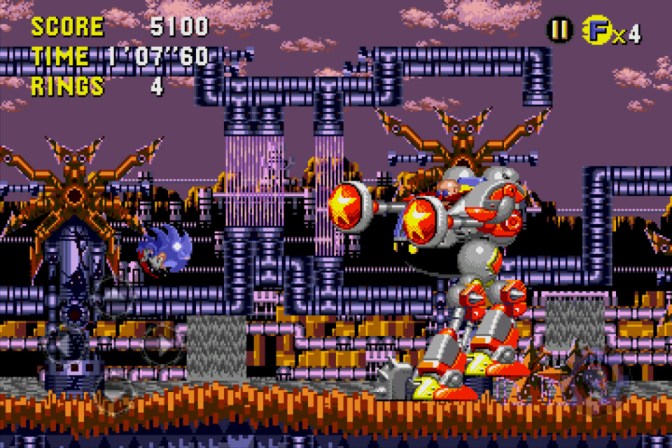Image resolution: width=672 pixels, height=448 pixels.
Task: Pause the game with the pause button
Action: pos(557,30)
